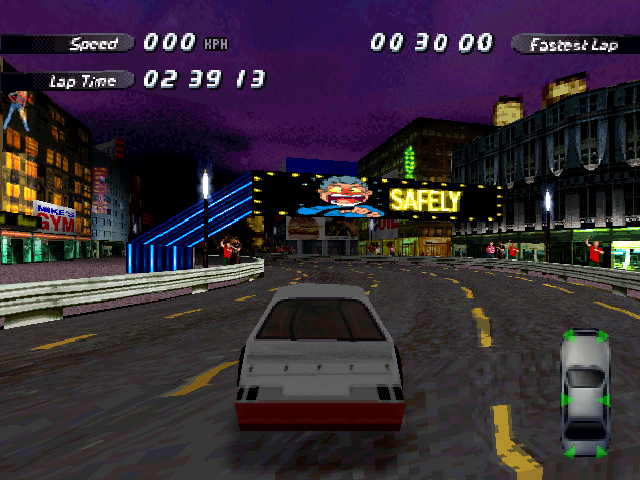Click the car damage indicator icon
This screenshot has width=640, height=480.
(x=585, y=393)
